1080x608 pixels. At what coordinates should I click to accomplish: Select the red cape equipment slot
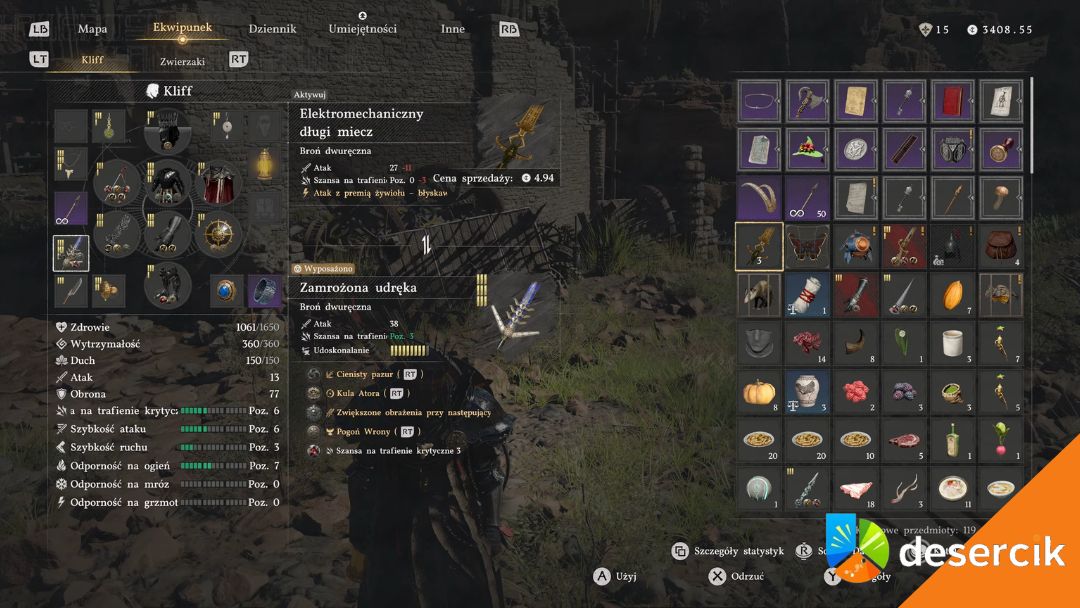(x=218, y=184)
